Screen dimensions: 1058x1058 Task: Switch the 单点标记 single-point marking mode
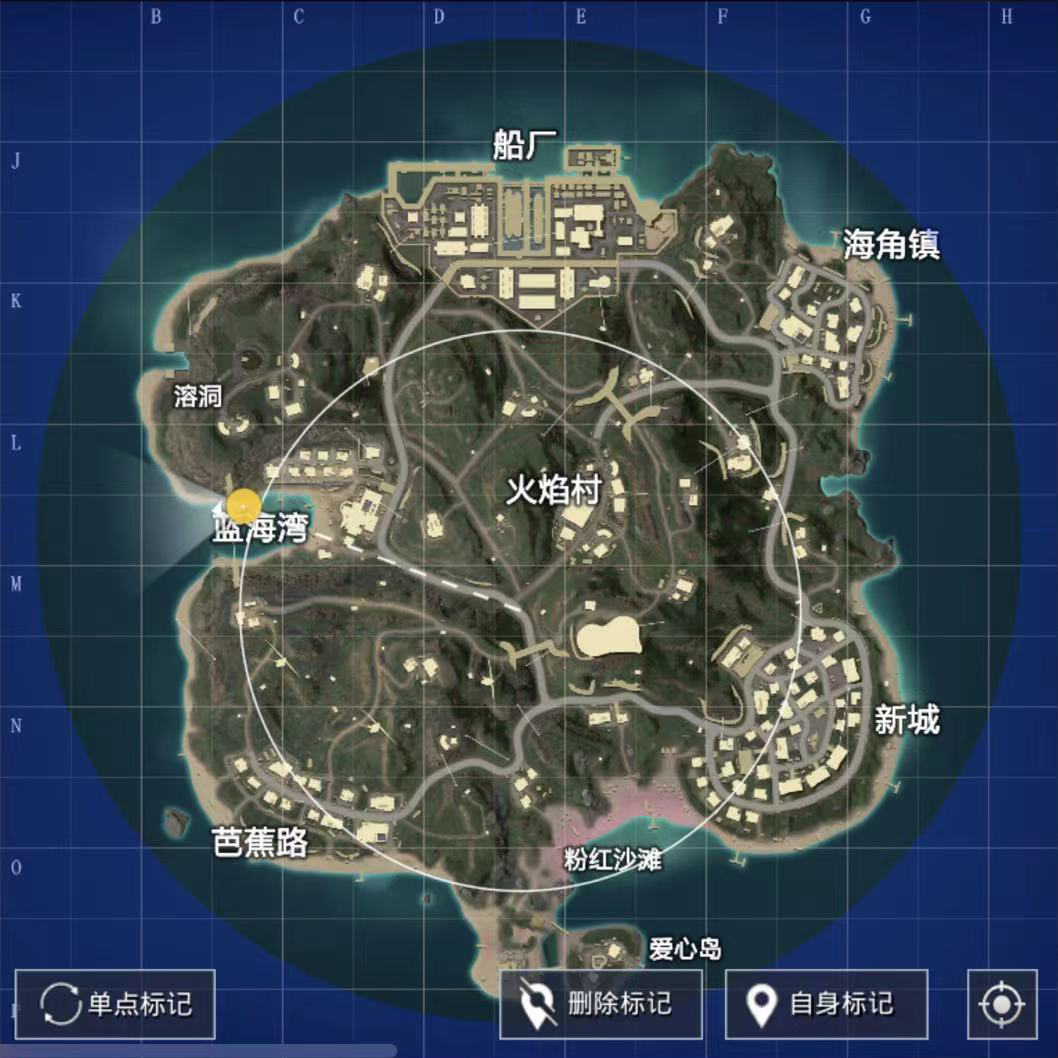click(115, 1003)
